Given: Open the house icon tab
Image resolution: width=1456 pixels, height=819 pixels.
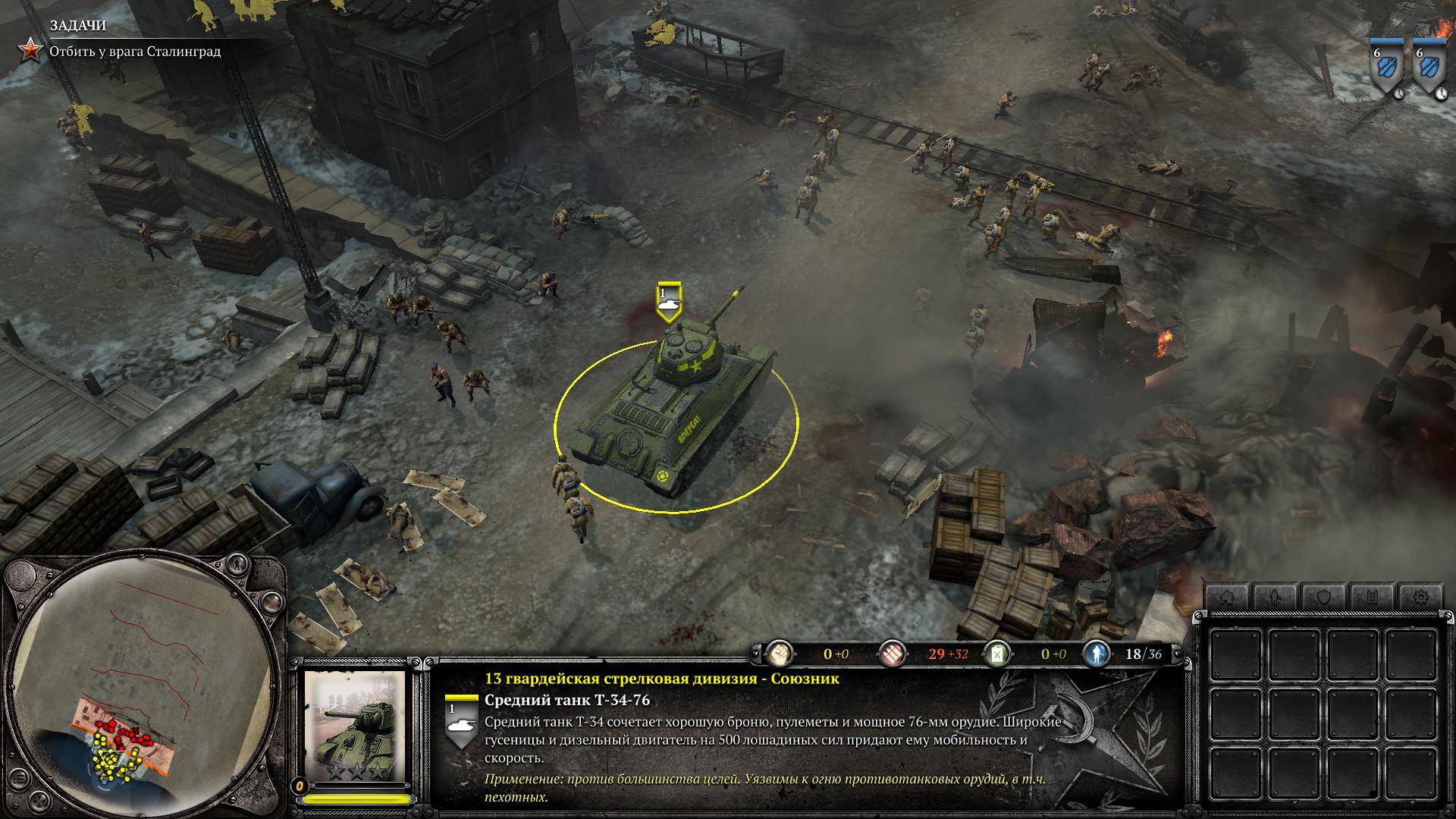Looking at the screenshot, I should coord(1226,598).
